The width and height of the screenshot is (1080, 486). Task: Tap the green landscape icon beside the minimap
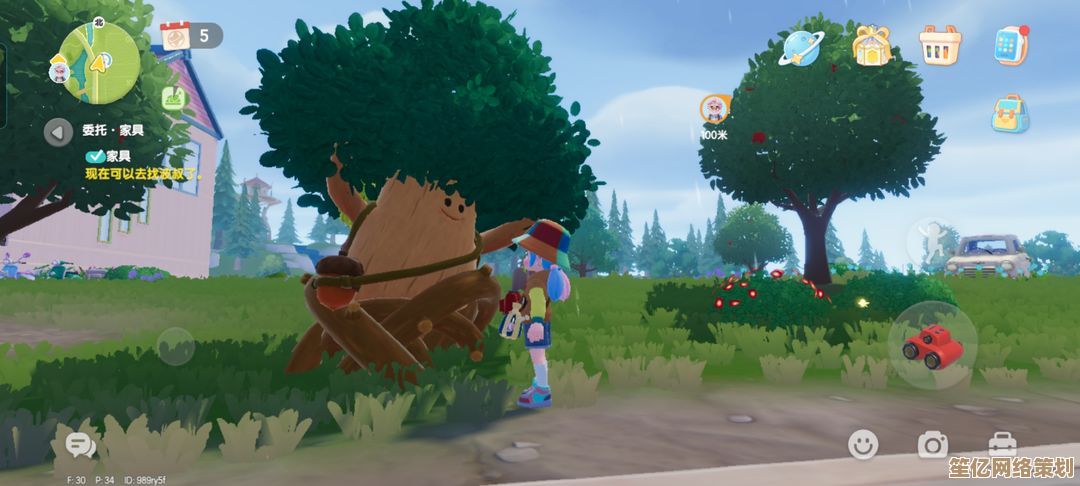(171, 98)
